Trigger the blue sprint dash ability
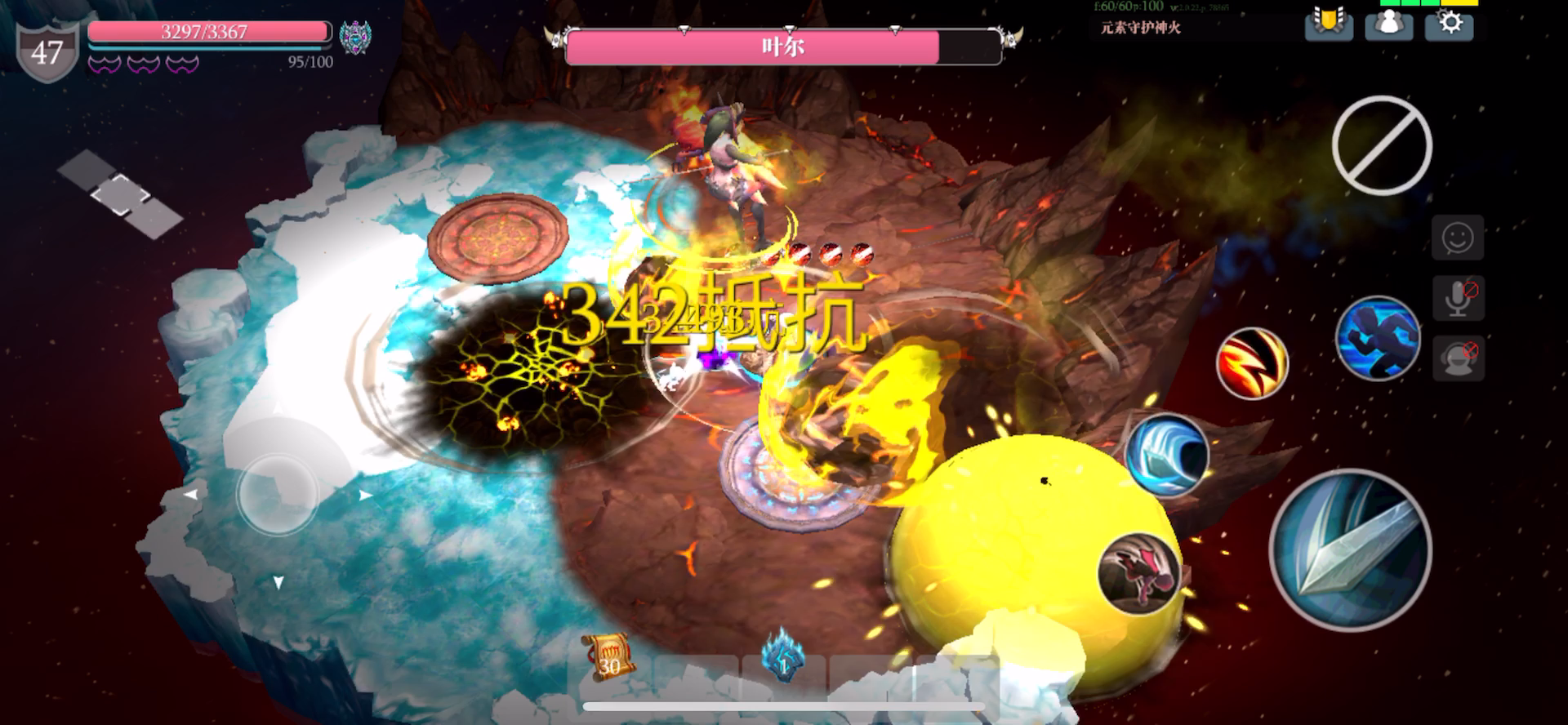Screen dimensions: 1568x725 1378,338
